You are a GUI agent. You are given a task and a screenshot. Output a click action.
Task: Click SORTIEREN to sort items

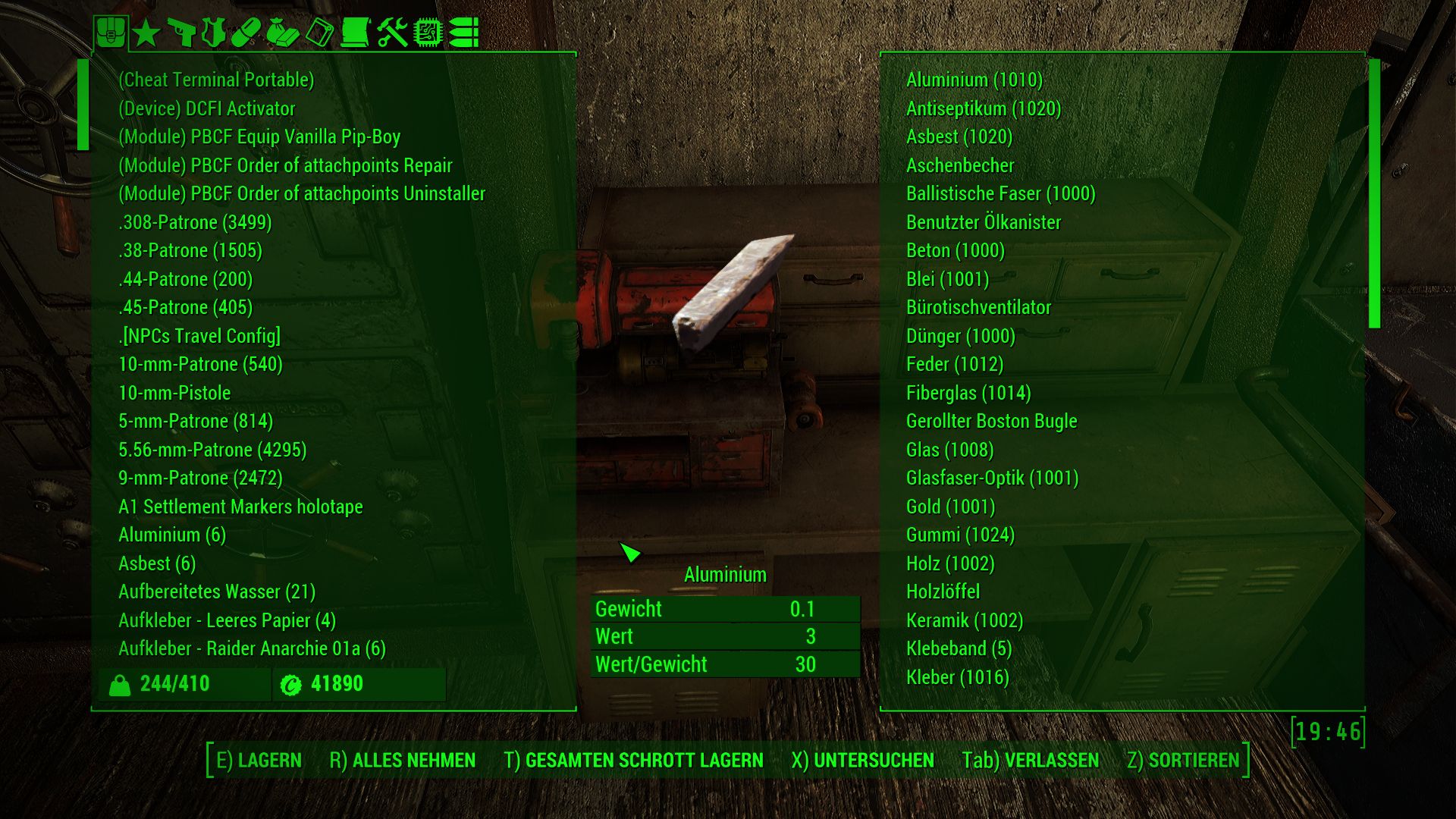pos(1183,760)
